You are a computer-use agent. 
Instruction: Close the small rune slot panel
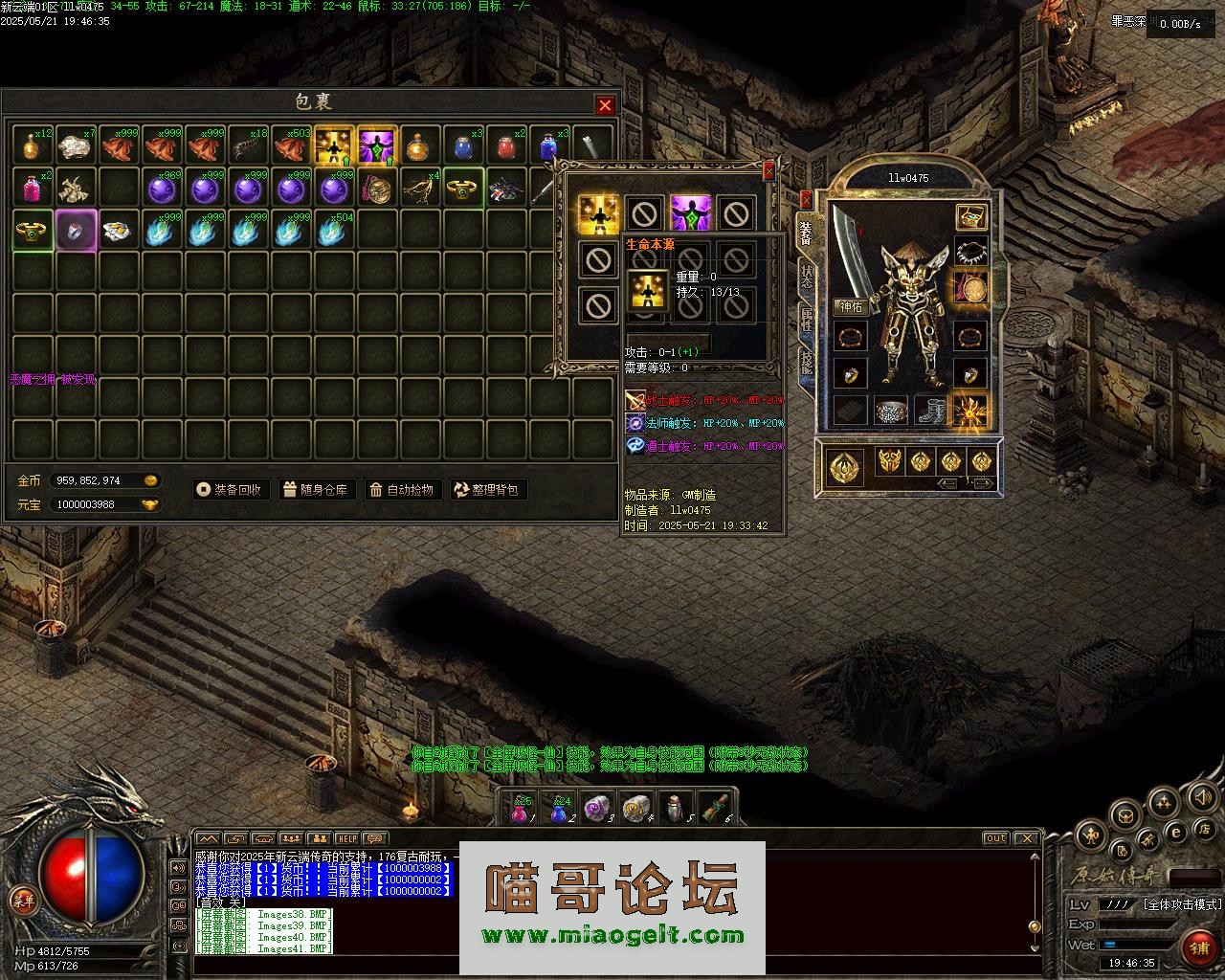[x=768, y=171]
